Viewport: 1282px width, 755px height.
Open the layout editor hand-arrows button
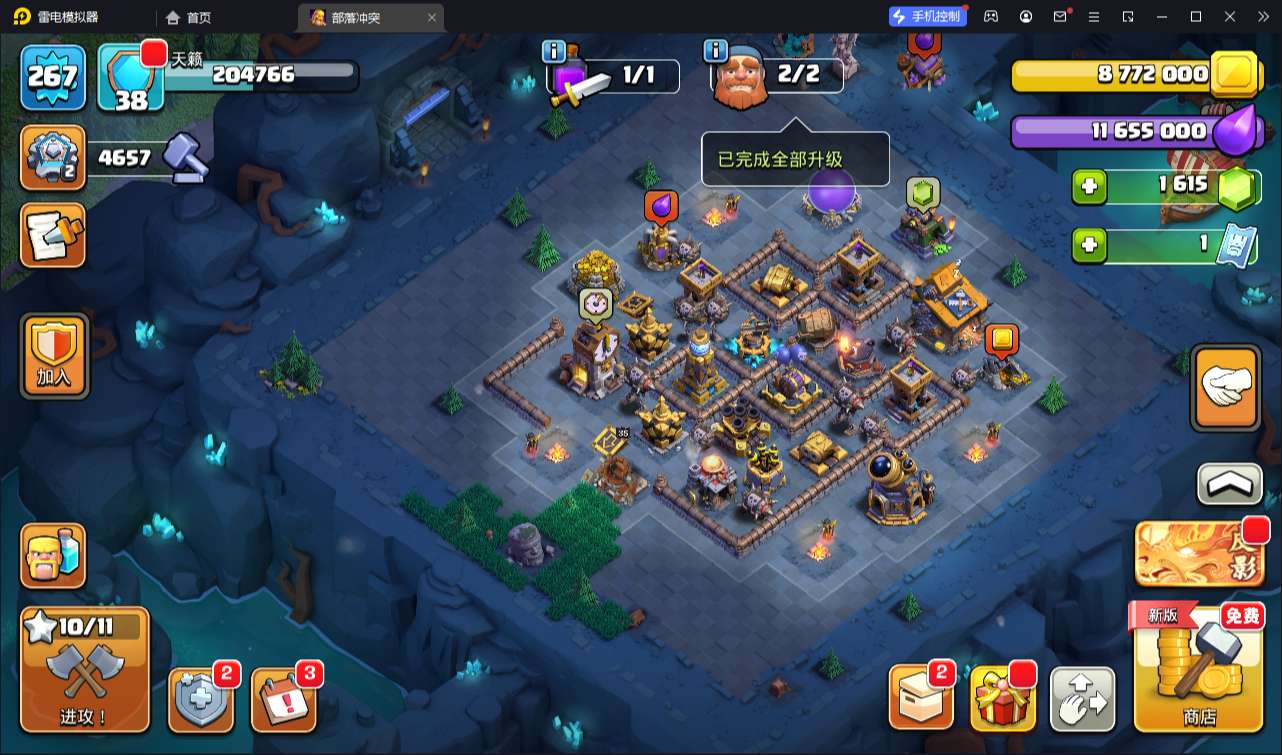[x=1082, y=698]
